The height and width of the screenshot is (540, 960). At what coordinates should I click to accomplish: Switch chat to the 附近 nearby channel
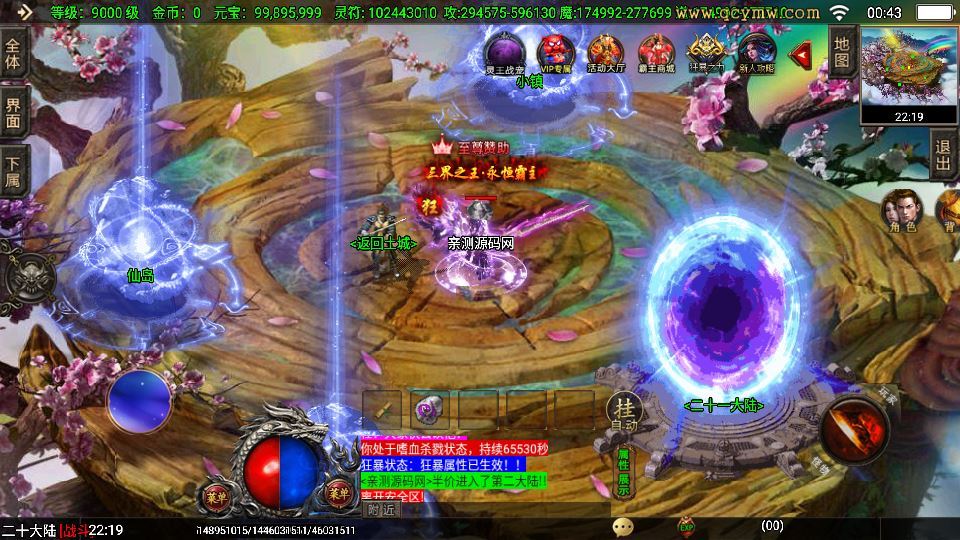tap(382, 510)
